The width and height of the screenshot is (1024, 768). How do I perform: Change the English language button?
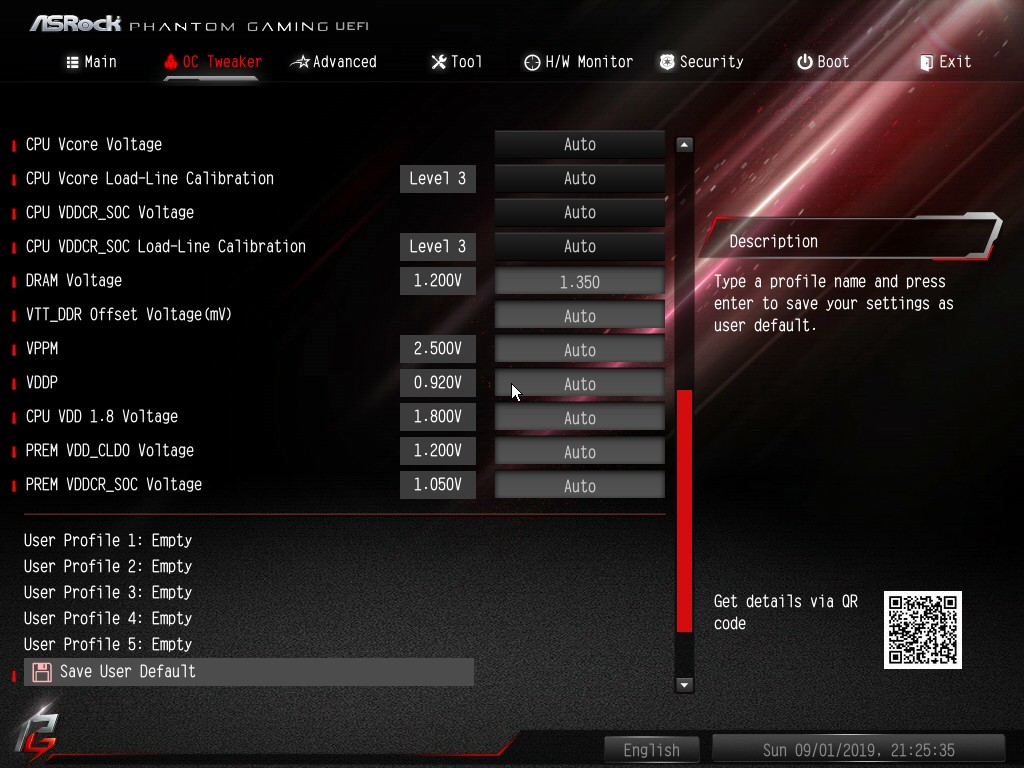coord(651,750)
